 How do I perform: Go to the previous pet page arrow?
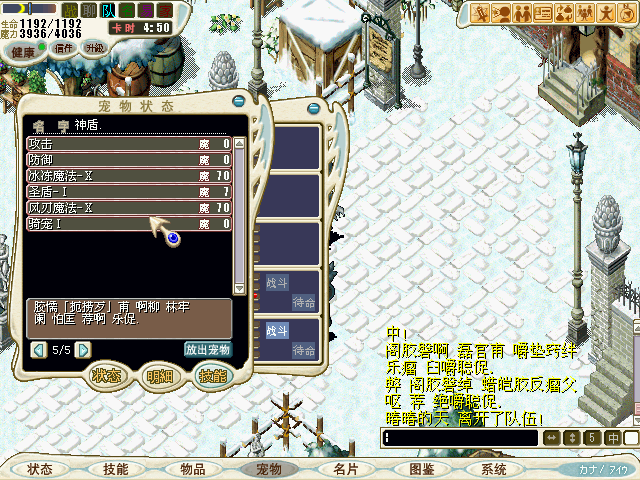[38, 350]
